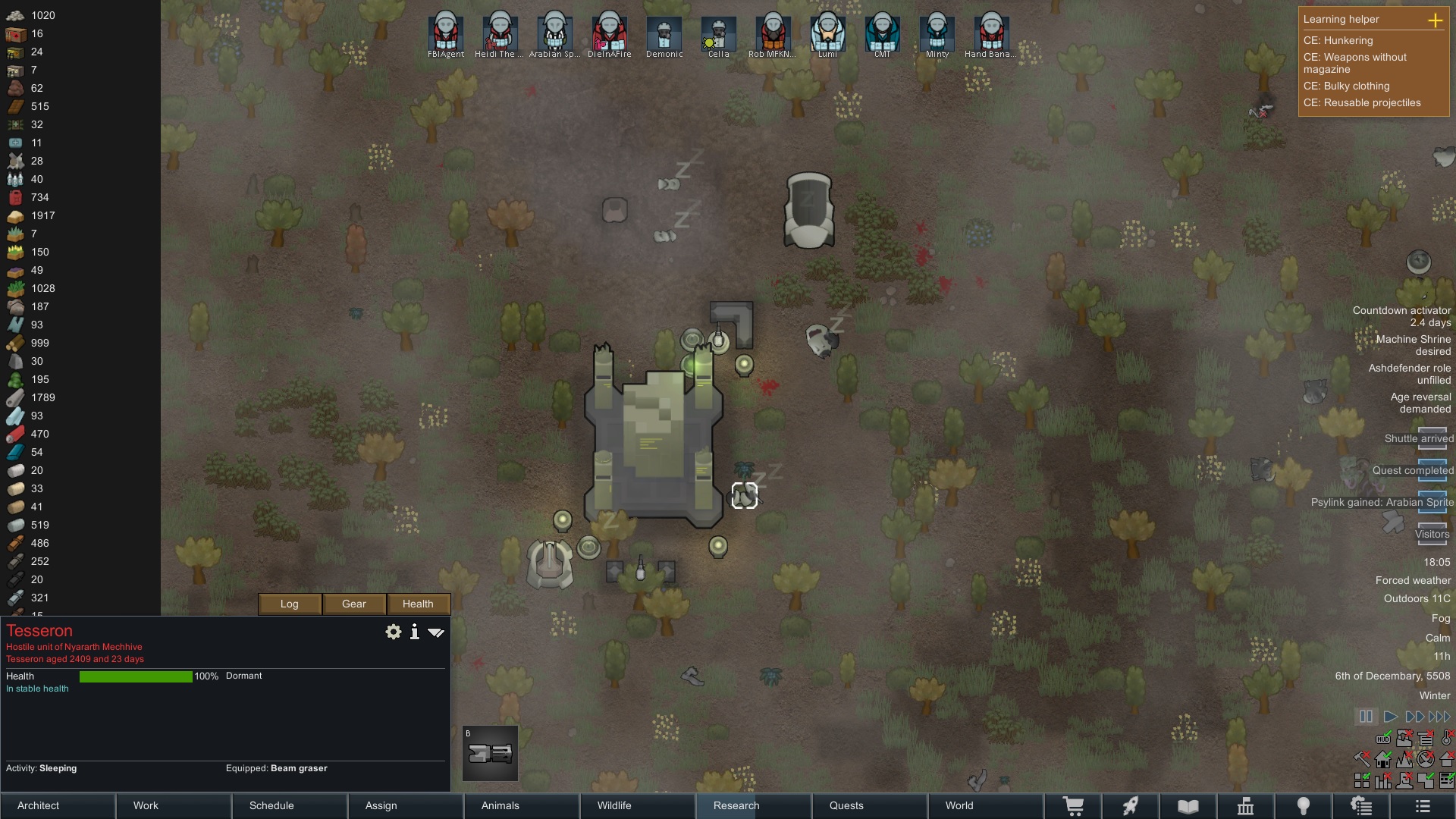This screenshot has width=1456, height=819.
Task: Open Tesseron's info card with the i icon
Action: 414,631
